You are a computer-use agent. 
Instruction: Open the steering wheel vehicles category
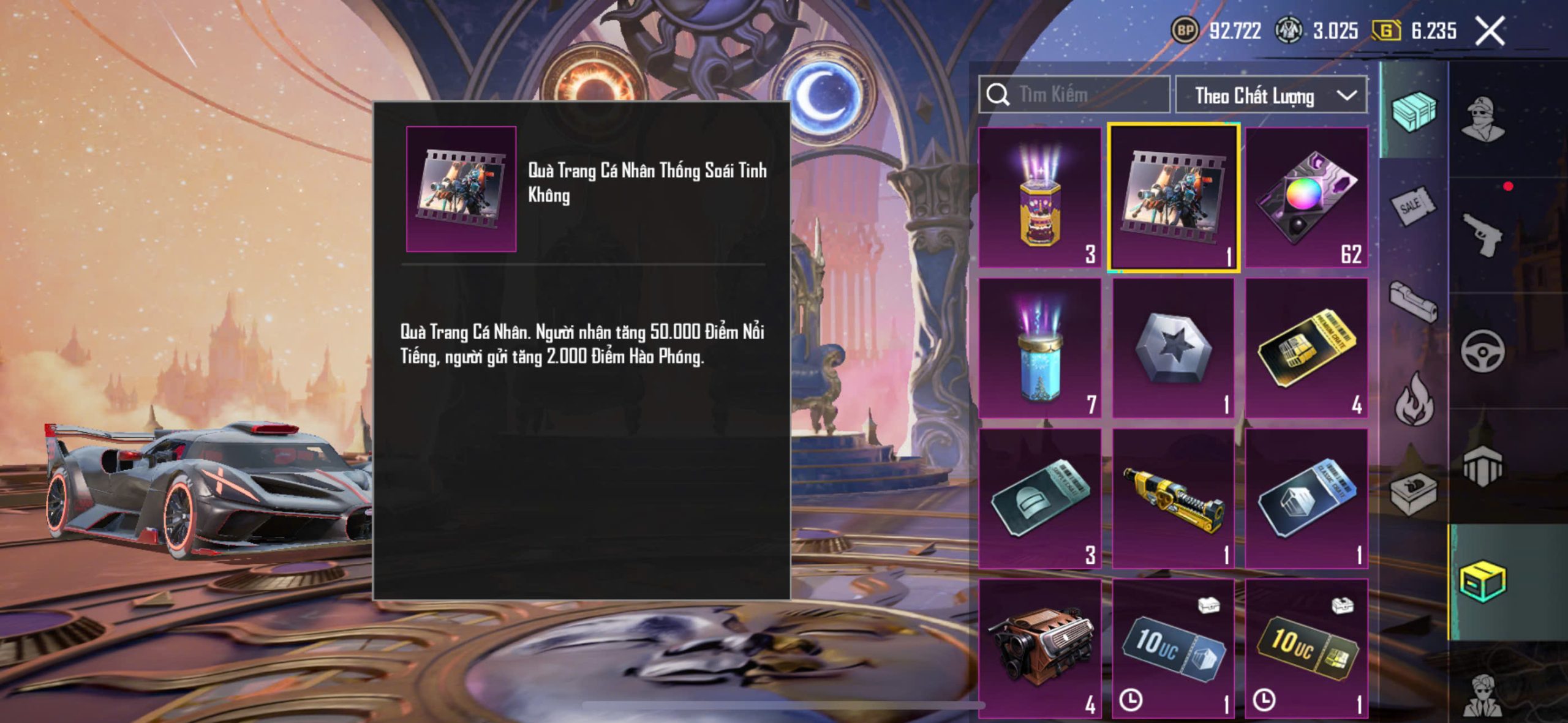tap(1482, 351)
